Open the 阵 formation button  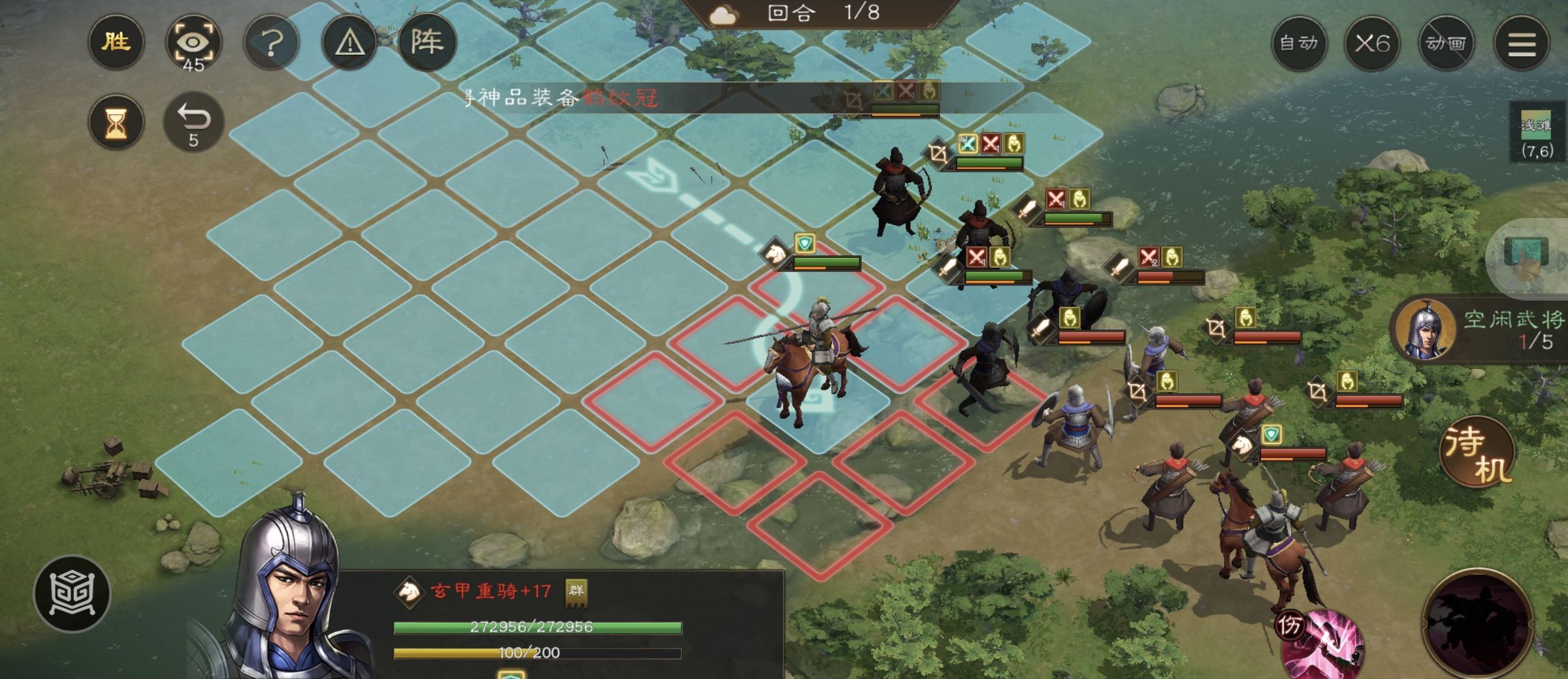click(427, 42)
